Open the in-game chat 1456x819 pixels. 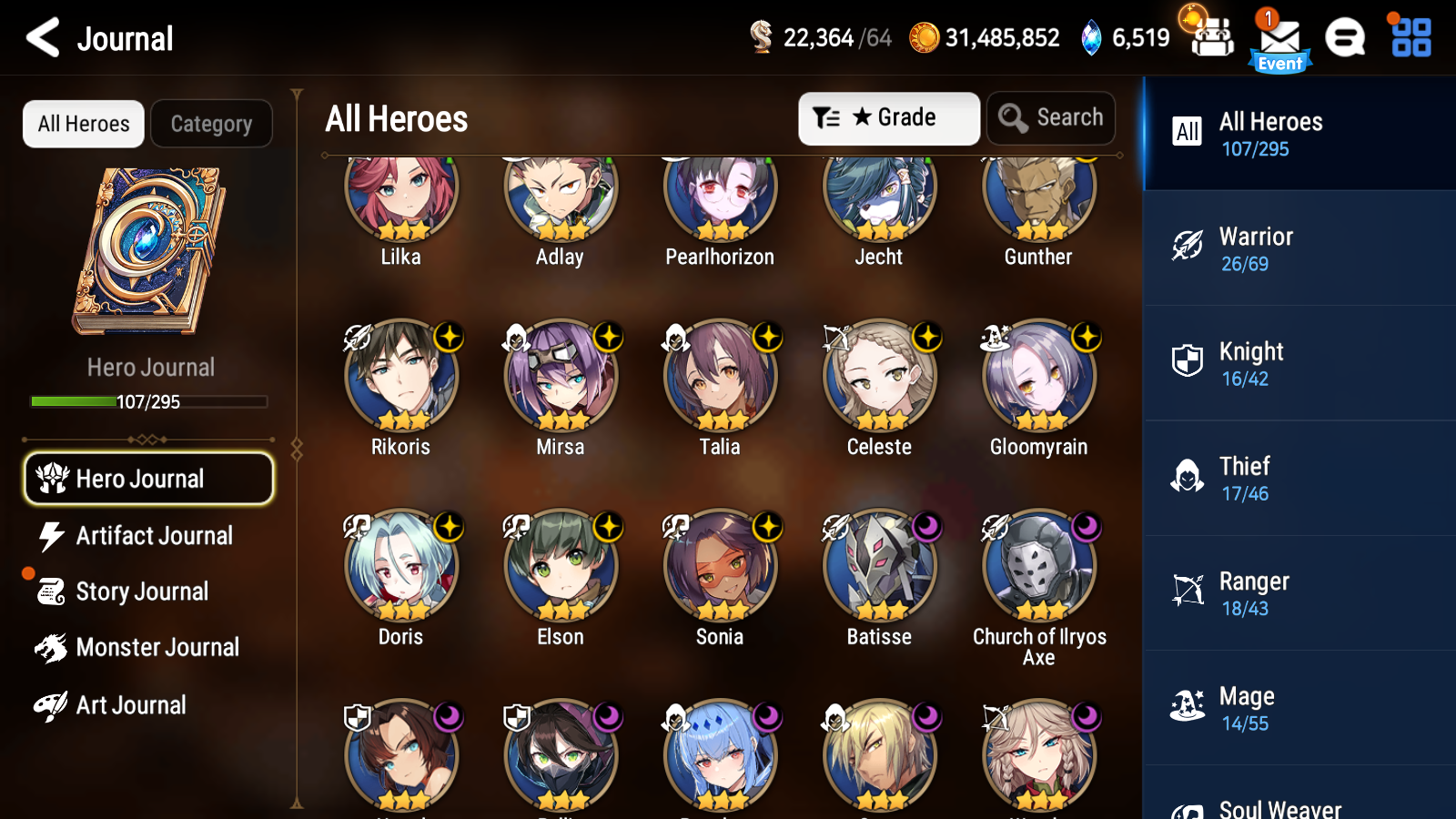tap(1345, 38)
